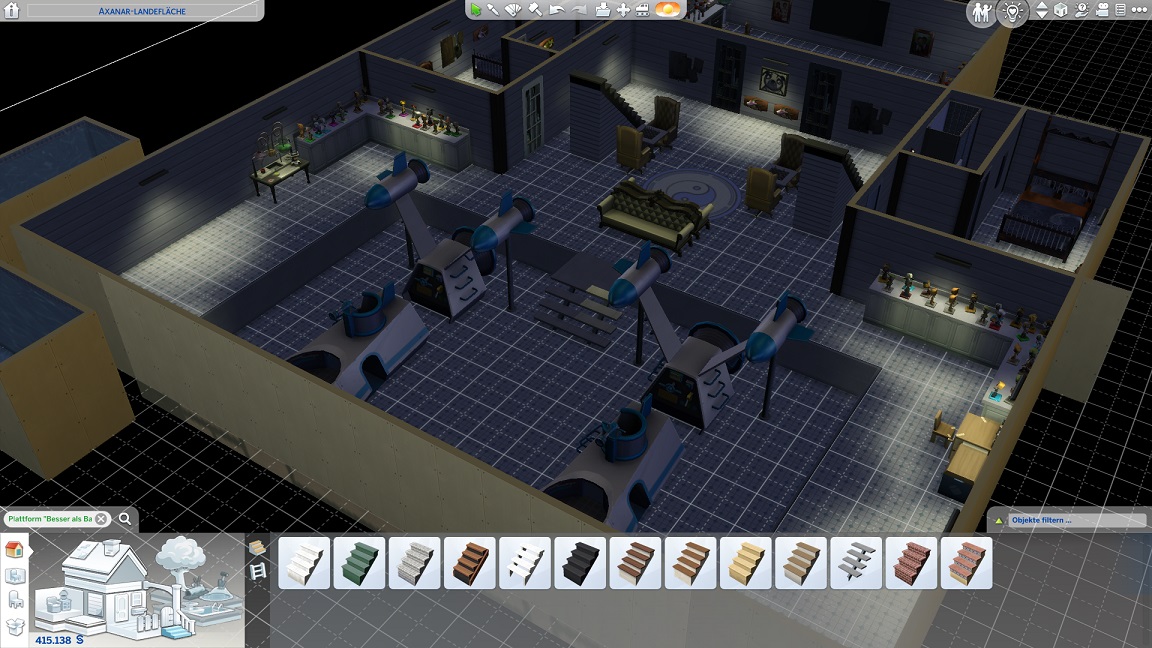Choose the grey open metal staircase

pyautogui.click(x=856, y=563)
